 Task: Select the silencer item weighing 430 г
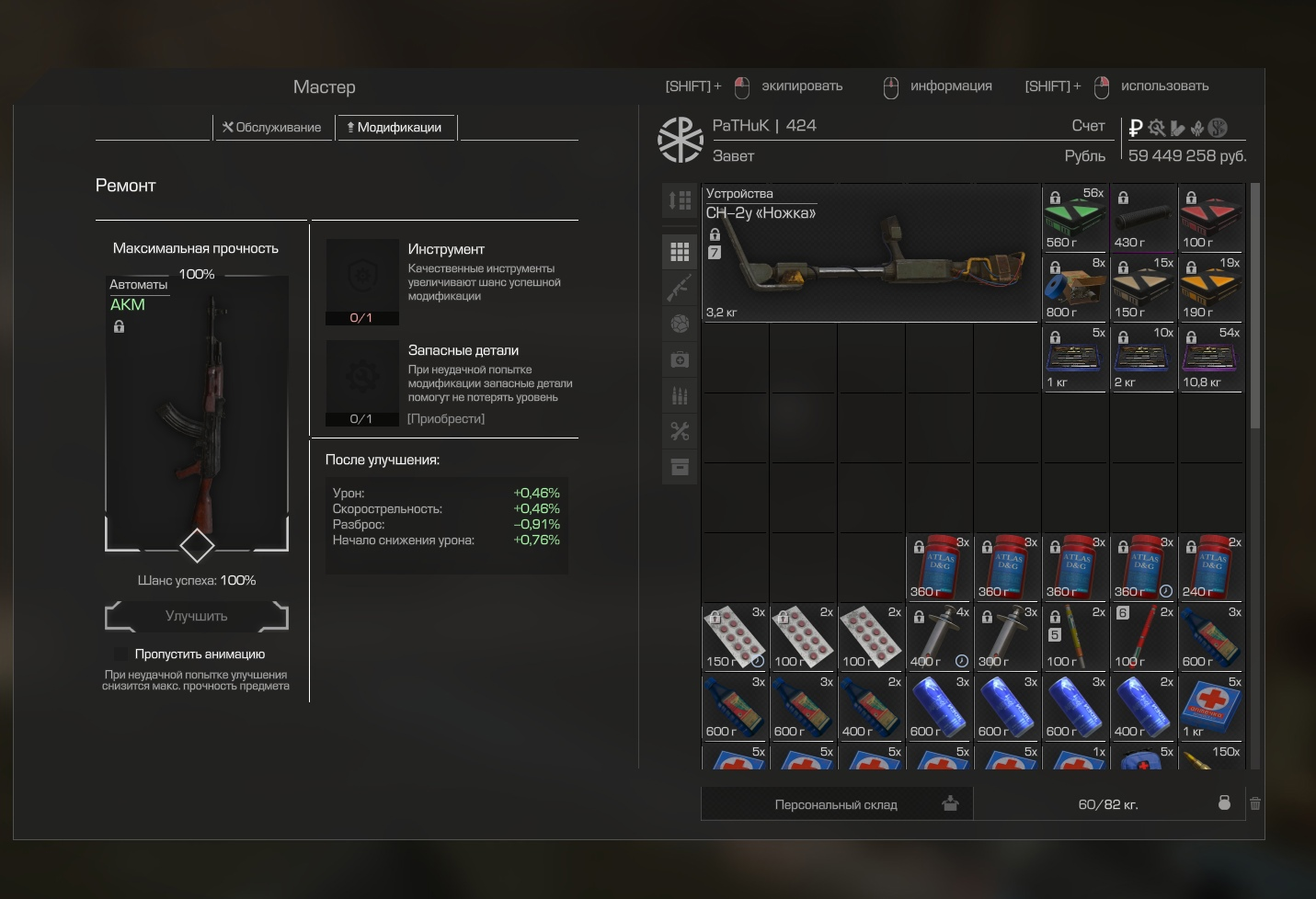pyautogui.click(x=1143, y=219)
